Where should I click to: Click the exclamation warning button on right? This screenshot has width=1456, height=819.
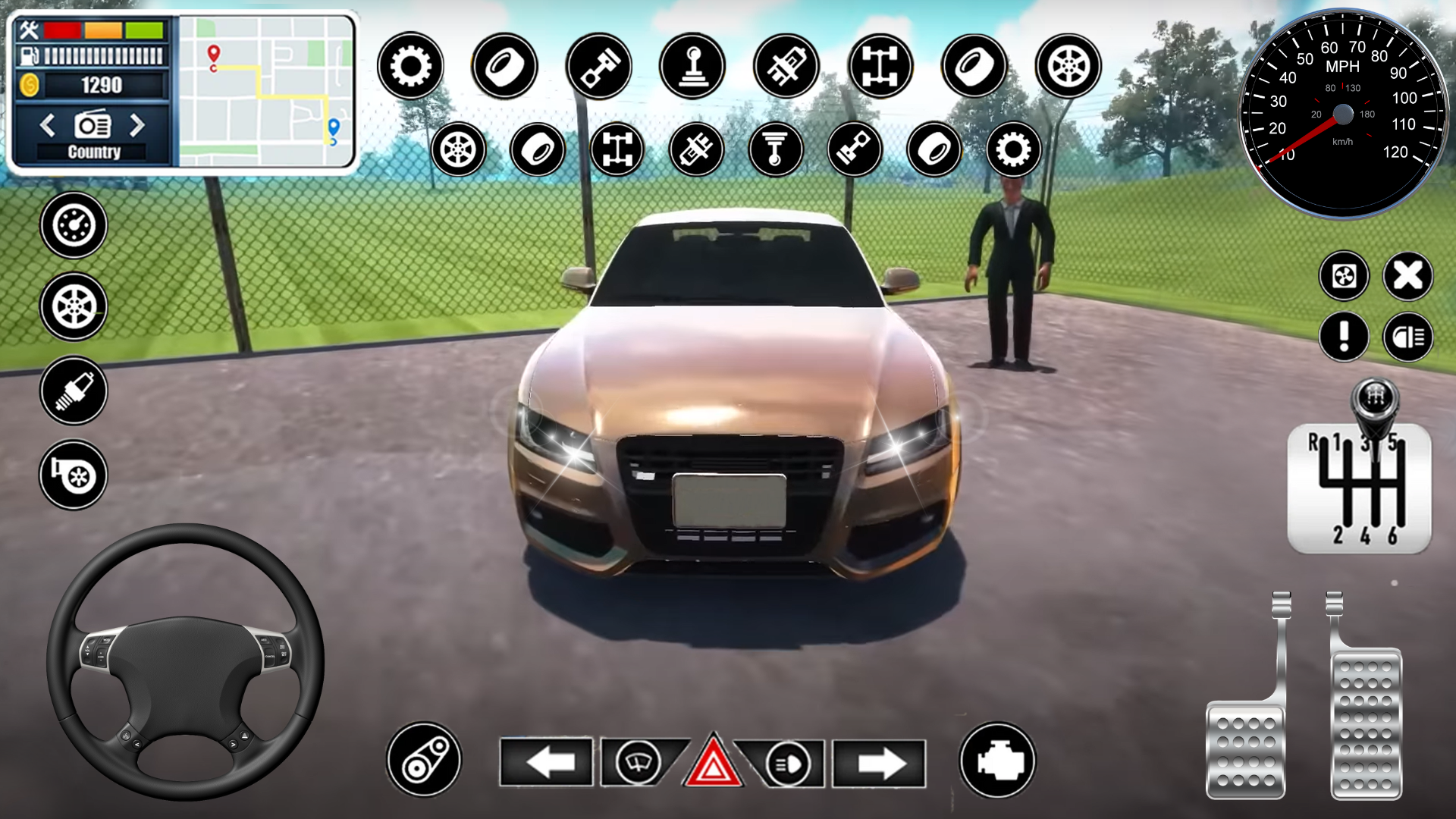1342,334
